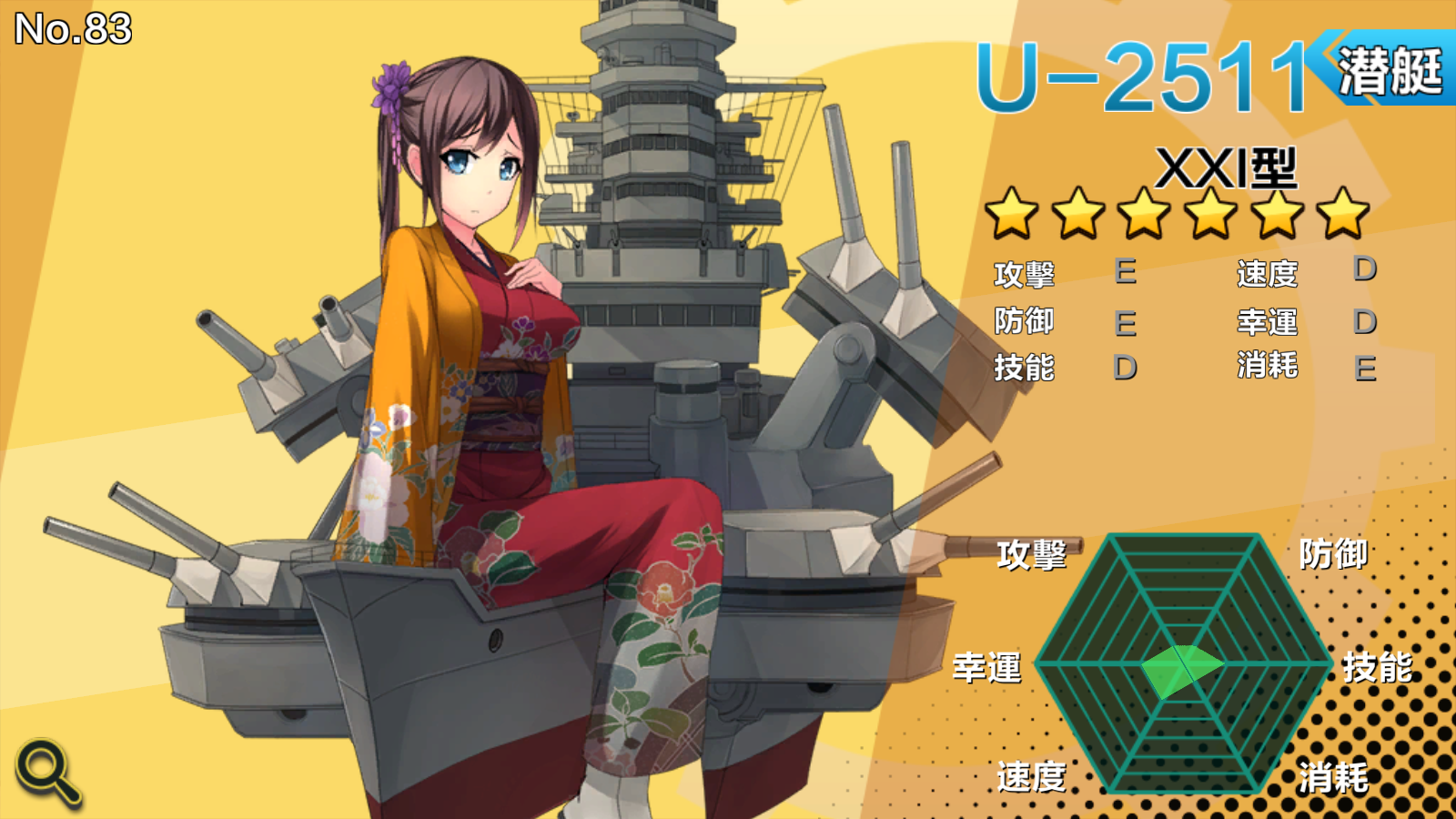This screenshot has width=1456, height=819.
Task: Click the magnifying glass zoom icon
Action: 47,772
